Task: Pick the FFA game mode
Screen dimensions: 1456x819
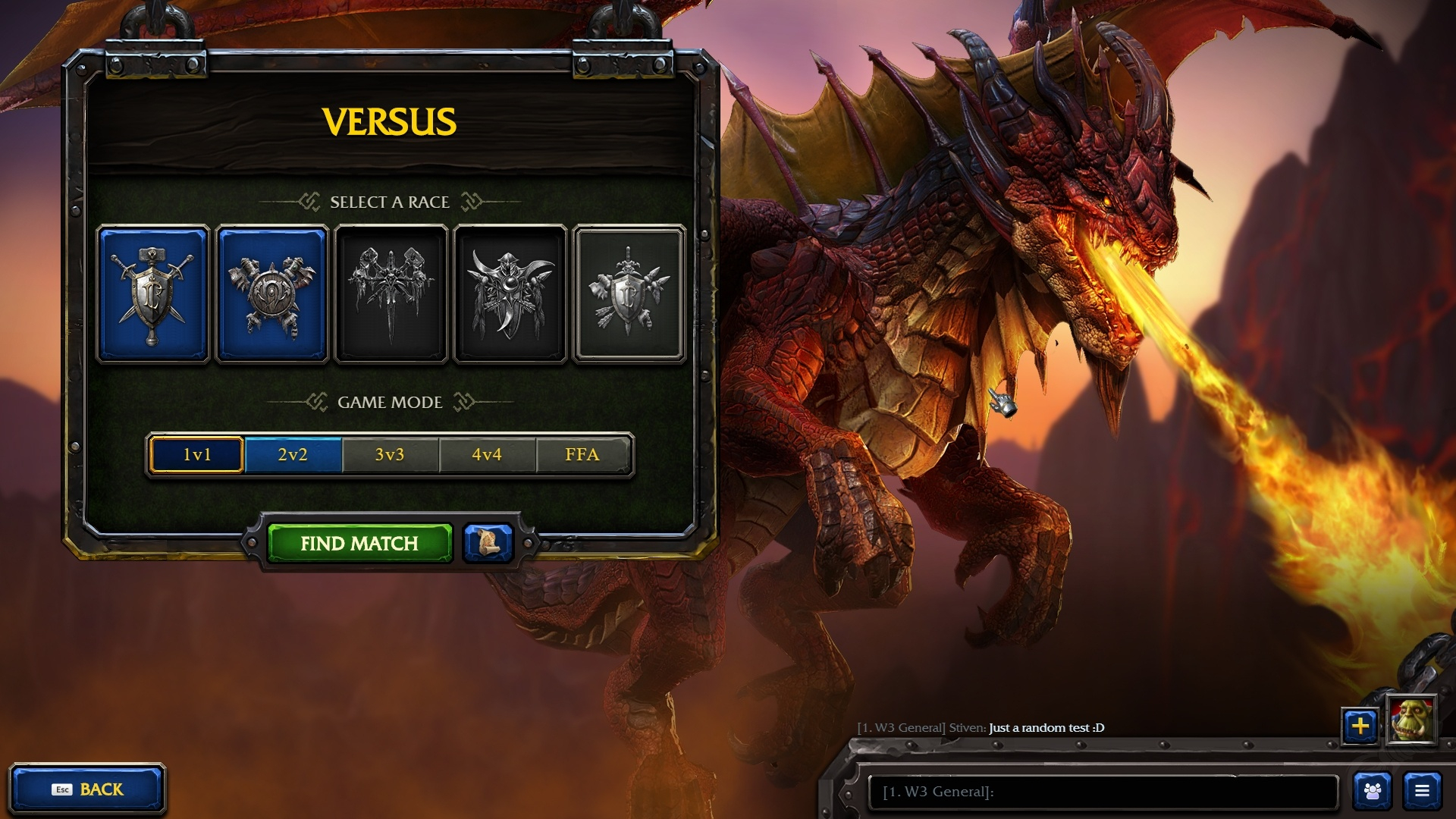Action: pyautogui.click(x=582, y=454)
